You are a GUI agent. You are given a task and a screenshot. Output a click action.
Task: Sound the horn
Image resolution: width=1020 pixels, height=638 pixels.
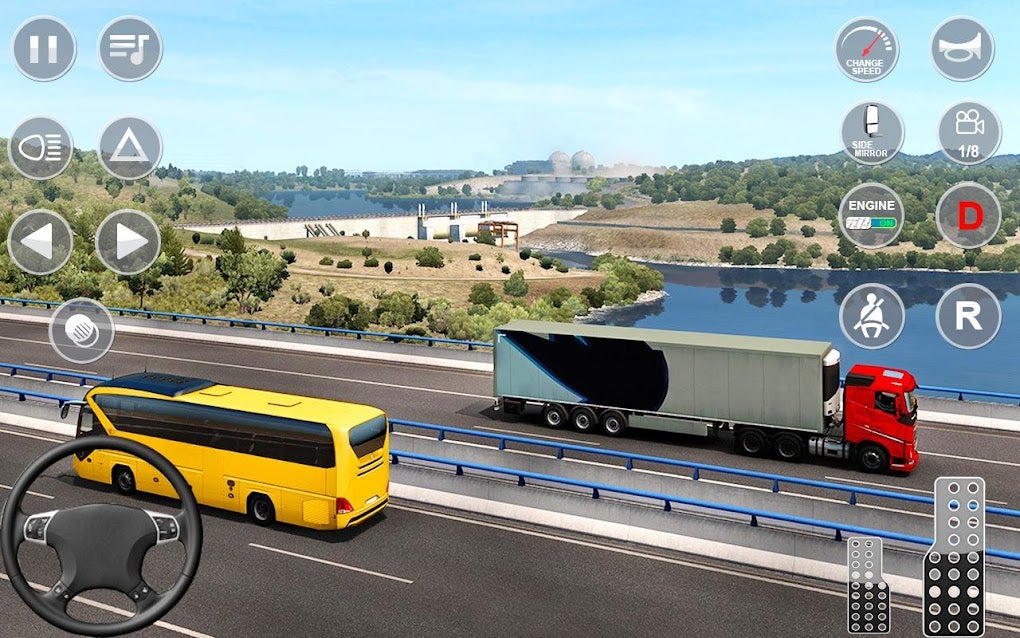pos(962,49)
